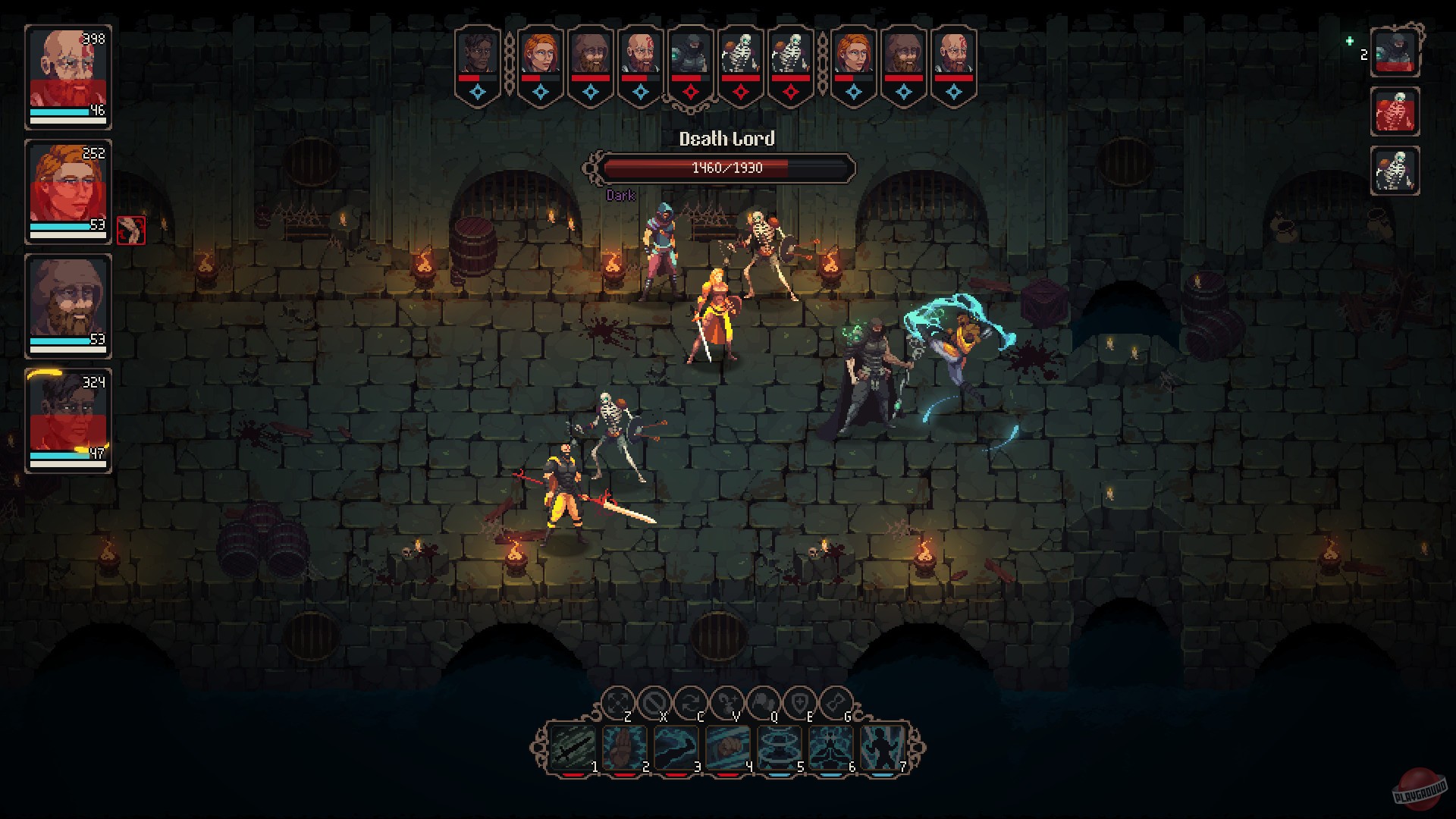This screenshot has height=819, width=1456.
Task: Click the bleeding-hand status effect icon
Action: [x=130, y=231]
